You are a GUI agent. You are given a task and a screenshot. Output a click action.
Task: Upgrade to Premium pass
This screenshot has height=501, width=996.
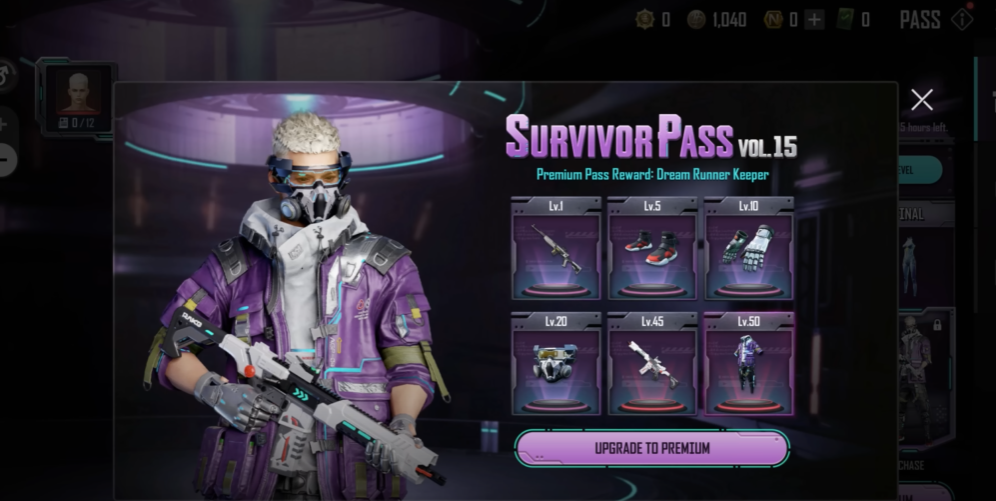(x=652, y=448)
